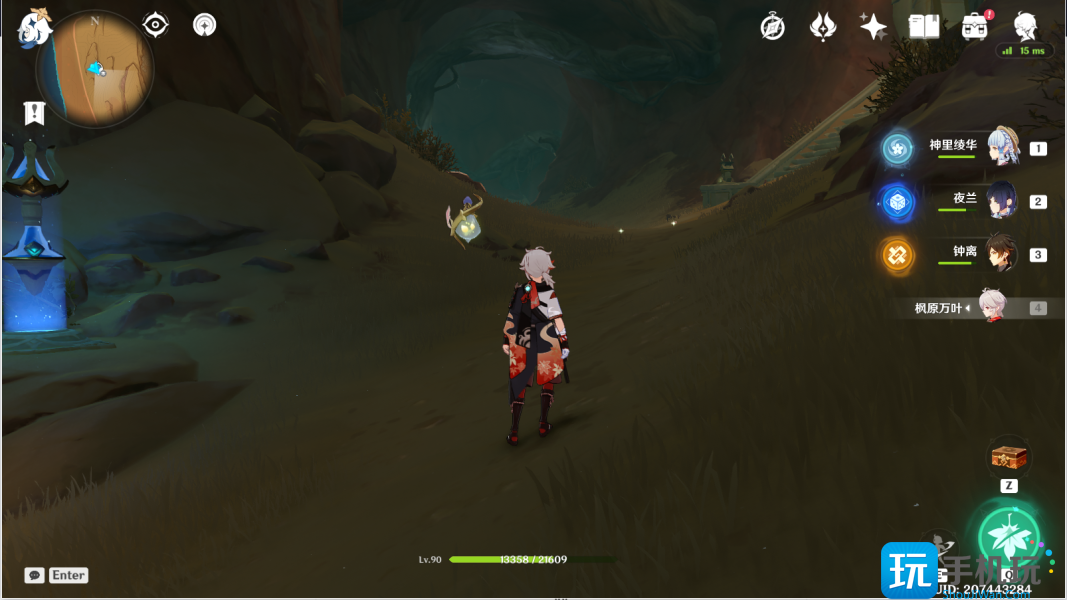
Task: Open the quest exclamation-mark icon
Action: tap(35, 113)
